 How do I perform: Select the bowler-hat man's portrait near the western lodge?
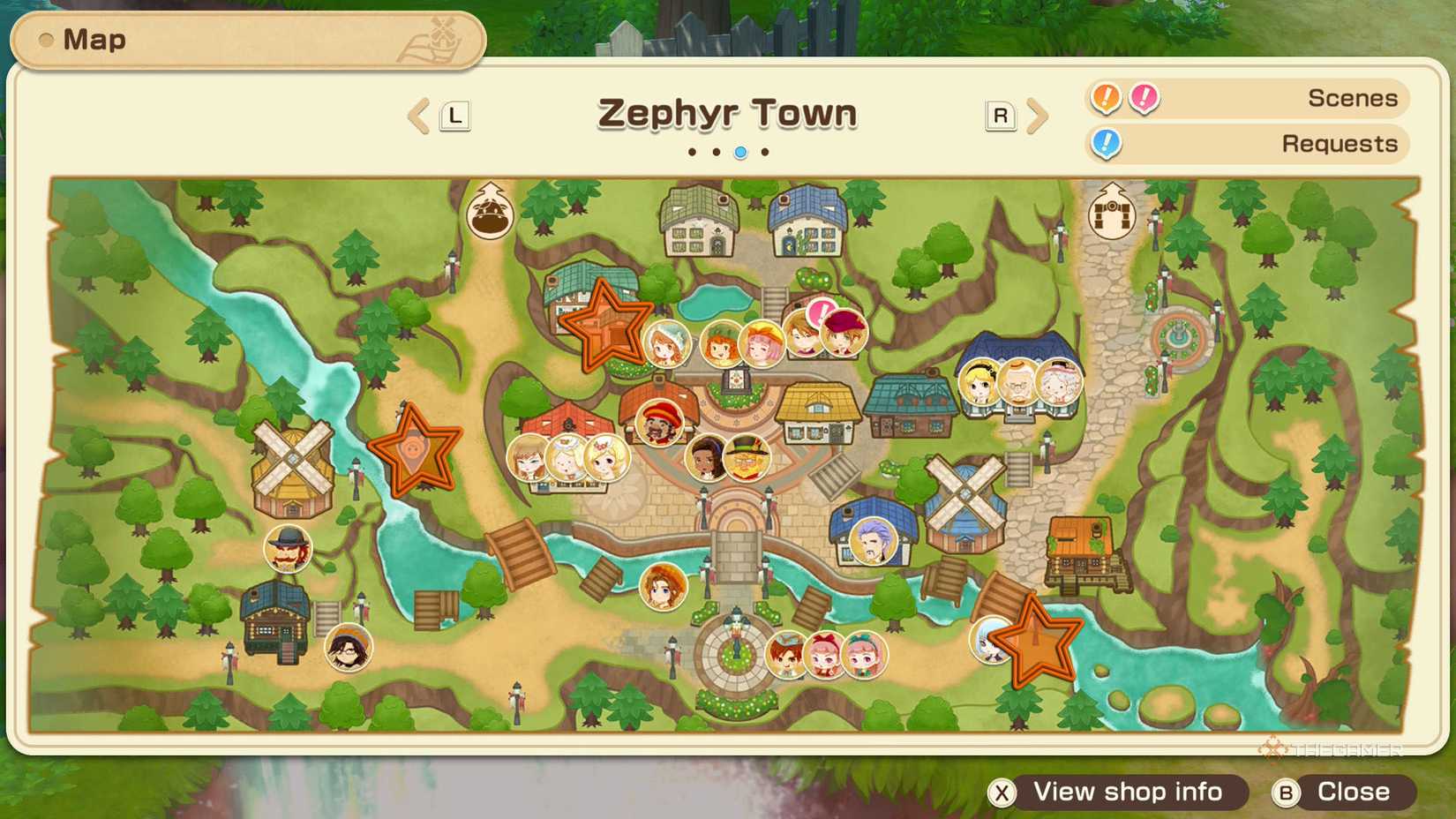pos(288,549)
